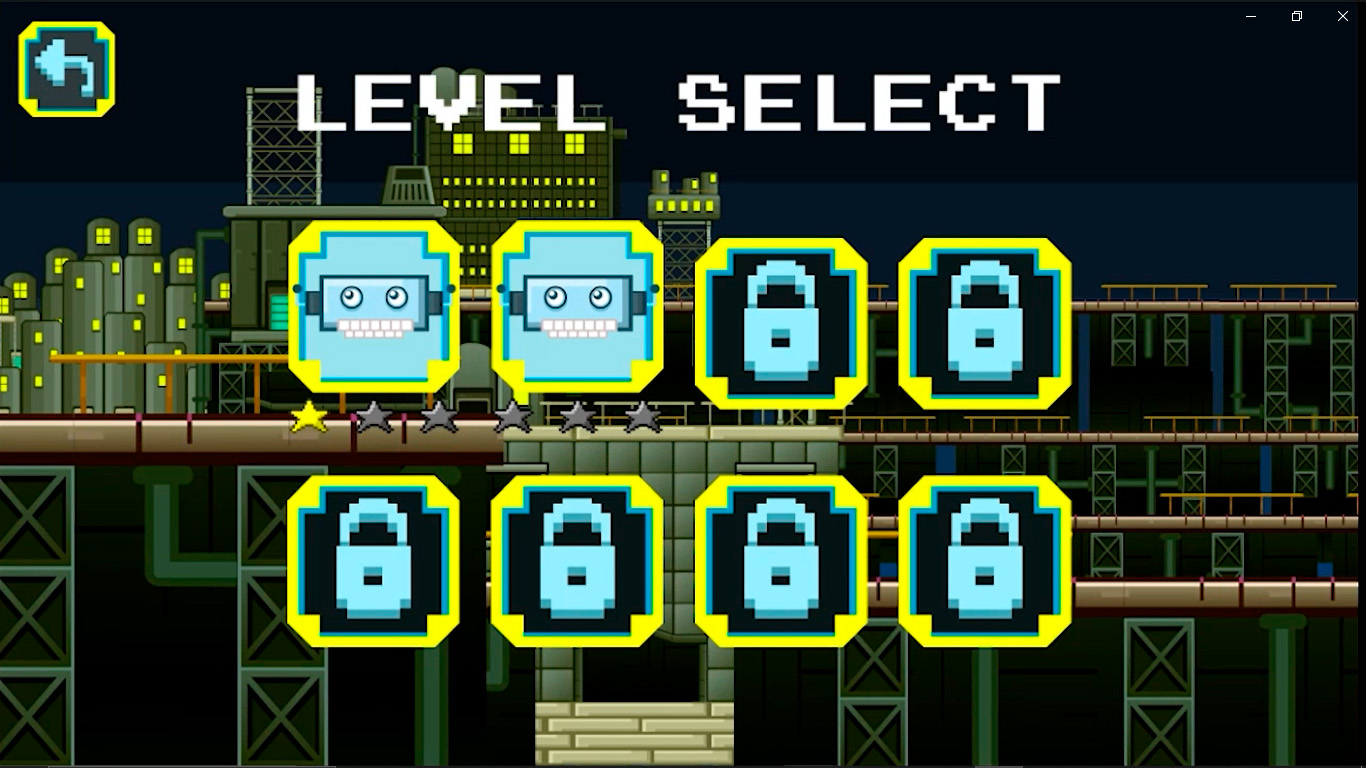Minimize the game window
Image resolution: width=1366 pixels, height=768 pixels.
[x=1250, y=16]
